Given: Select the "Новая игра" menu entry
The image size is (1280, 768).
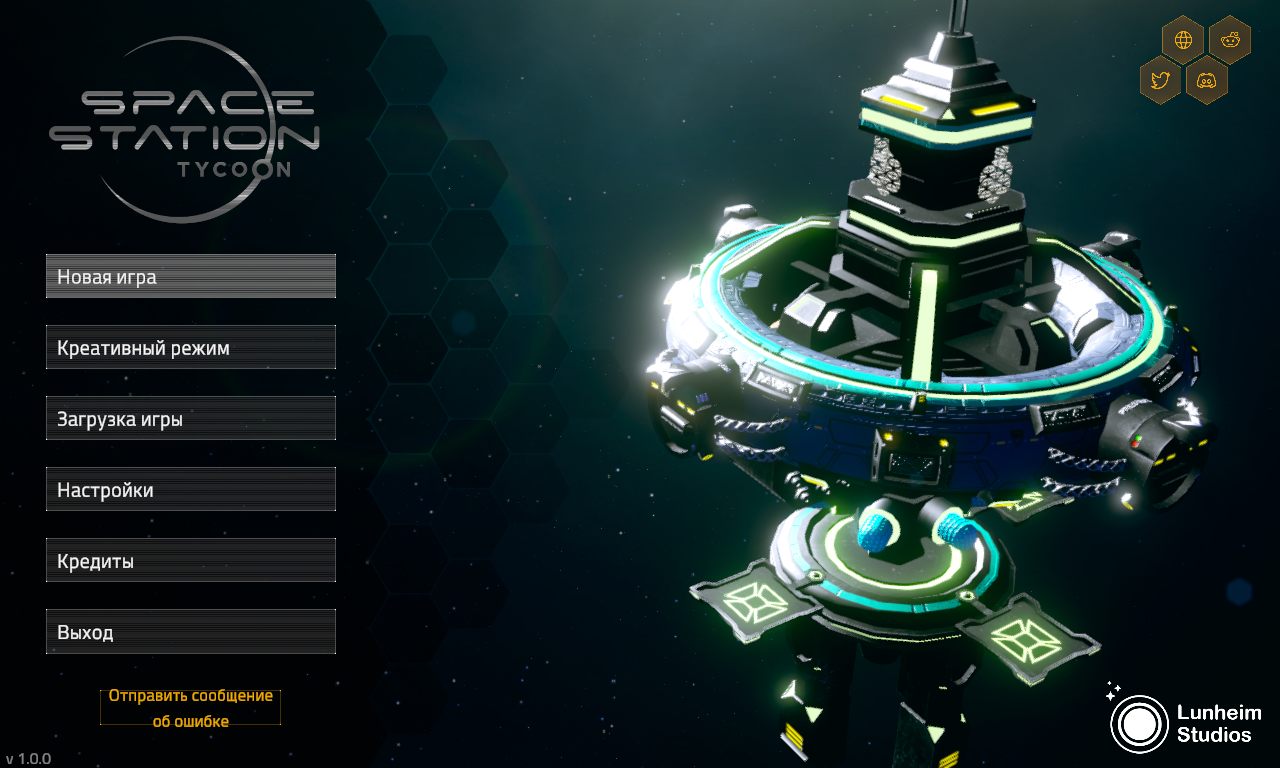Looking at the screenshot, I should pos(190,276).
